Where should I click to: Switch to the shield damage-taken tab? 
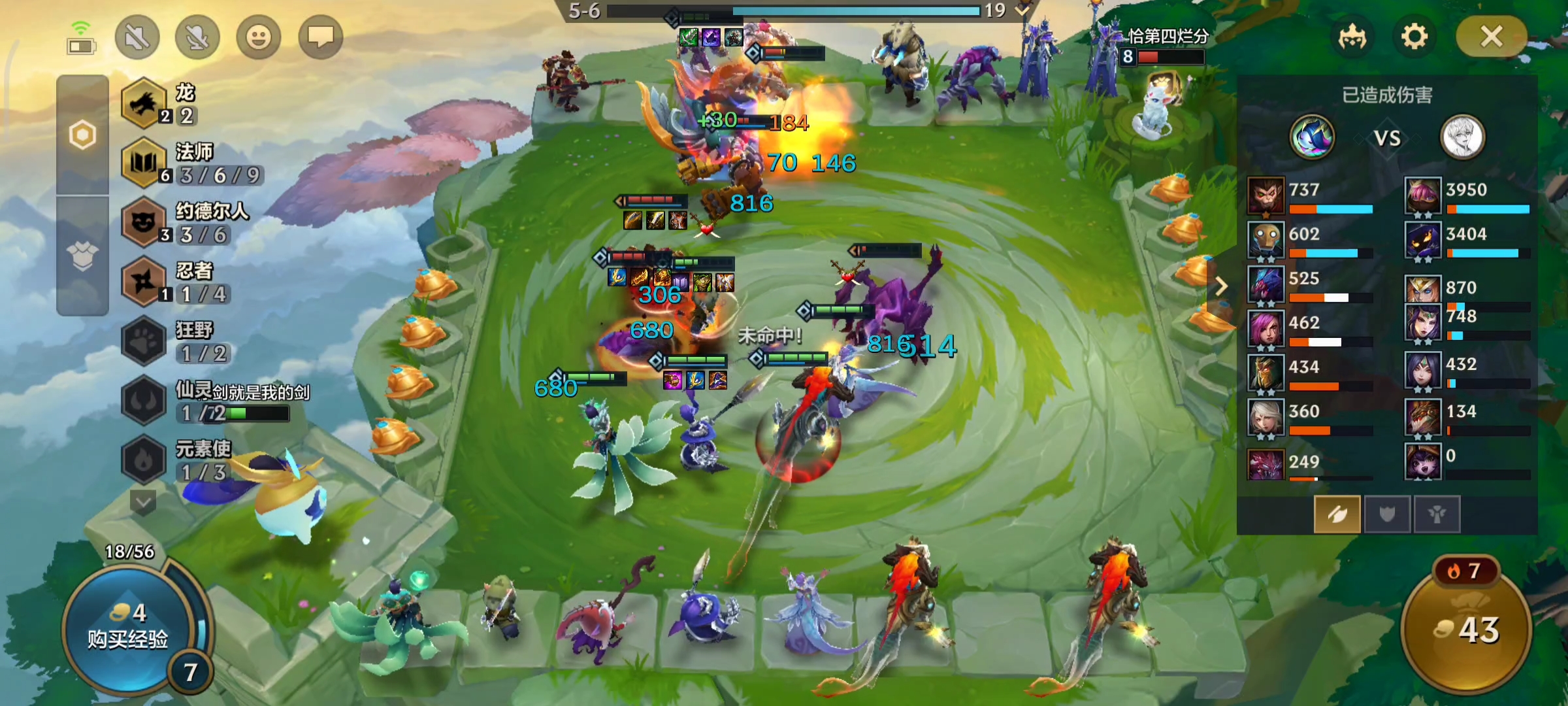pyautogui.click(x=1386, y=514)
